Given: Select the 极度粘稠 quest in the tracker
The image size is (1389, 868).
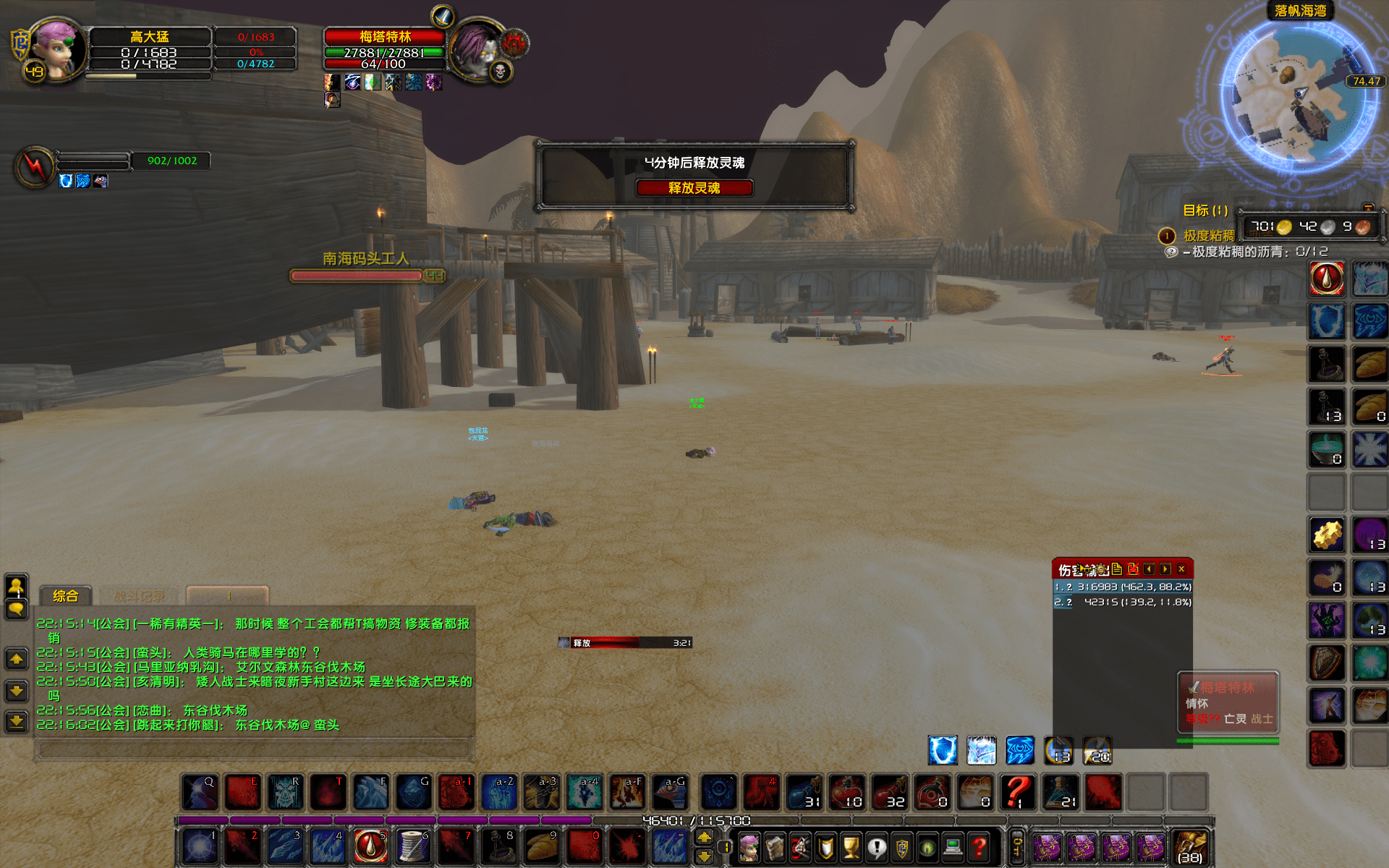Looking at the screenshot, I should (x=1208, y=236).
